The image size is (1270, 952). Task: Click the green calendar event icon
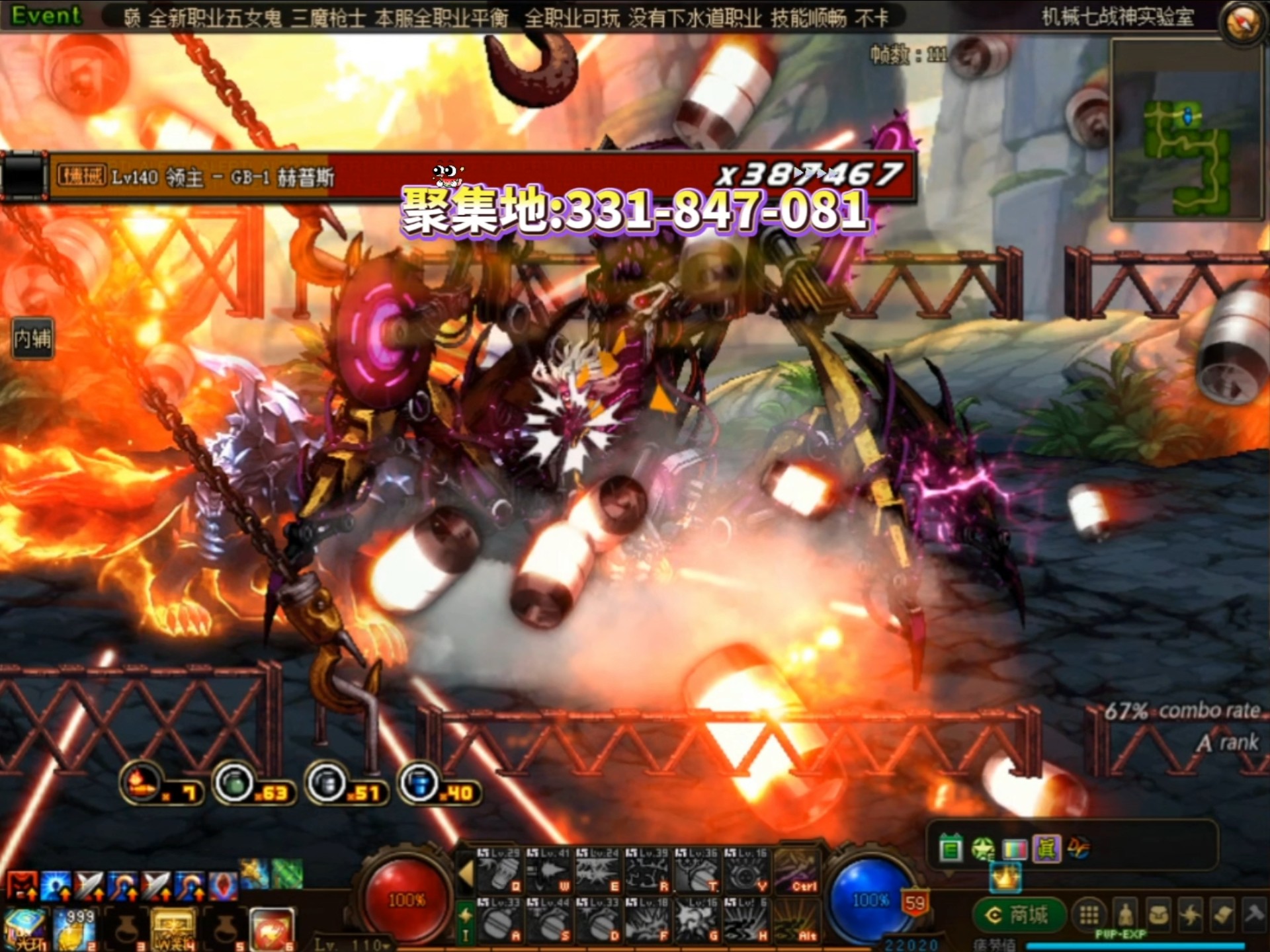[x=951, y=848]
